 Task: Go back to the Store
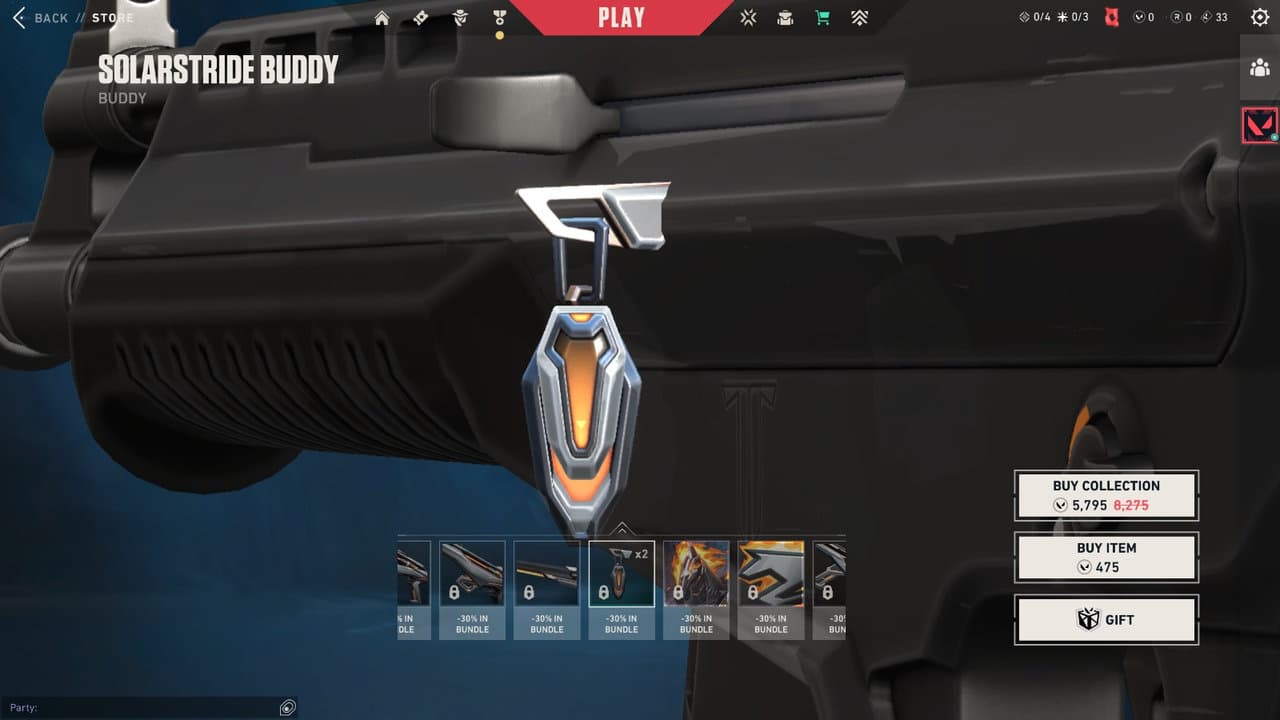point(40,18)
